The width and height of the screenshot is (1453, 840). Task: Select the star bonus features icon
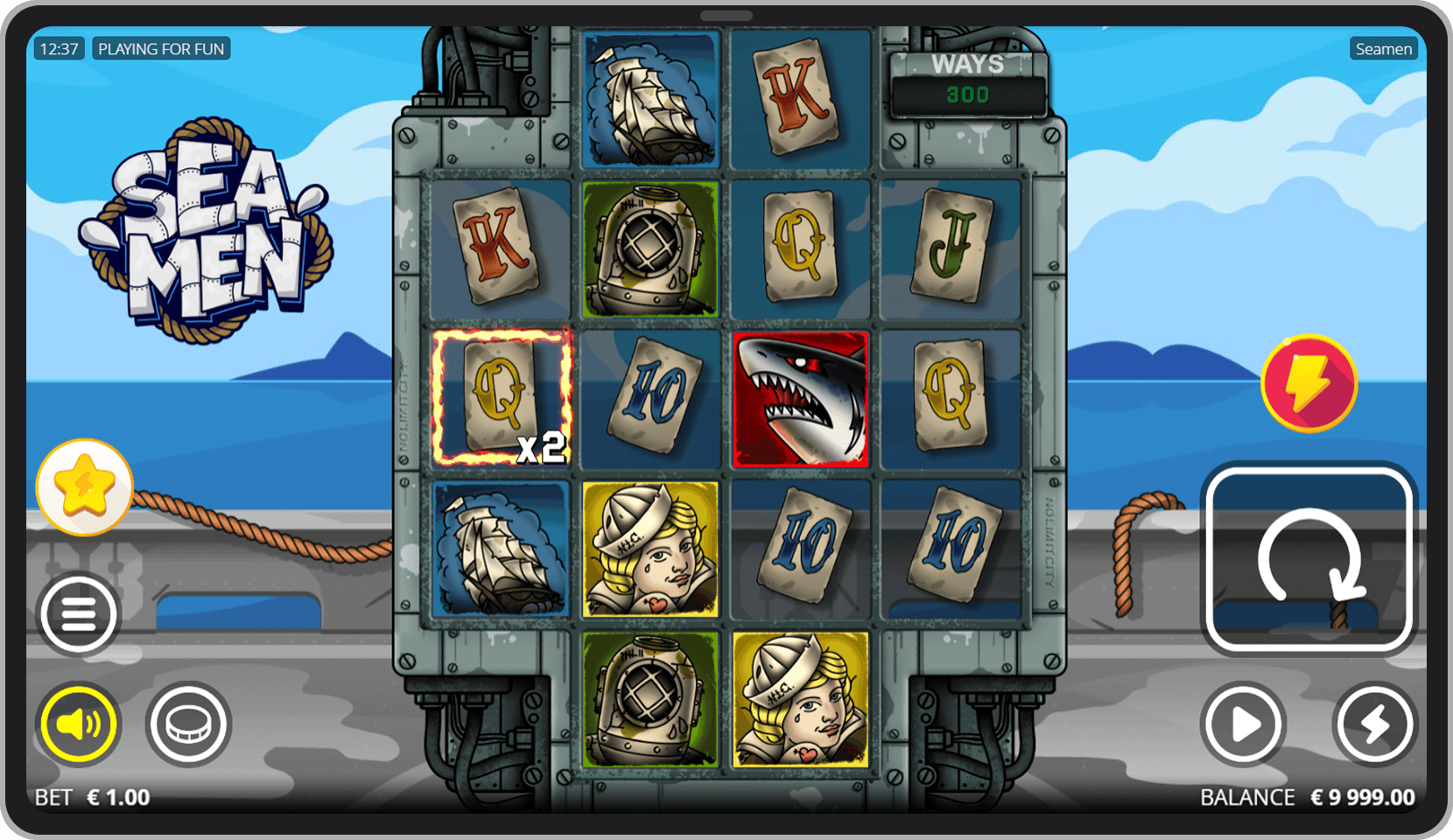click(x=85, y=486)
